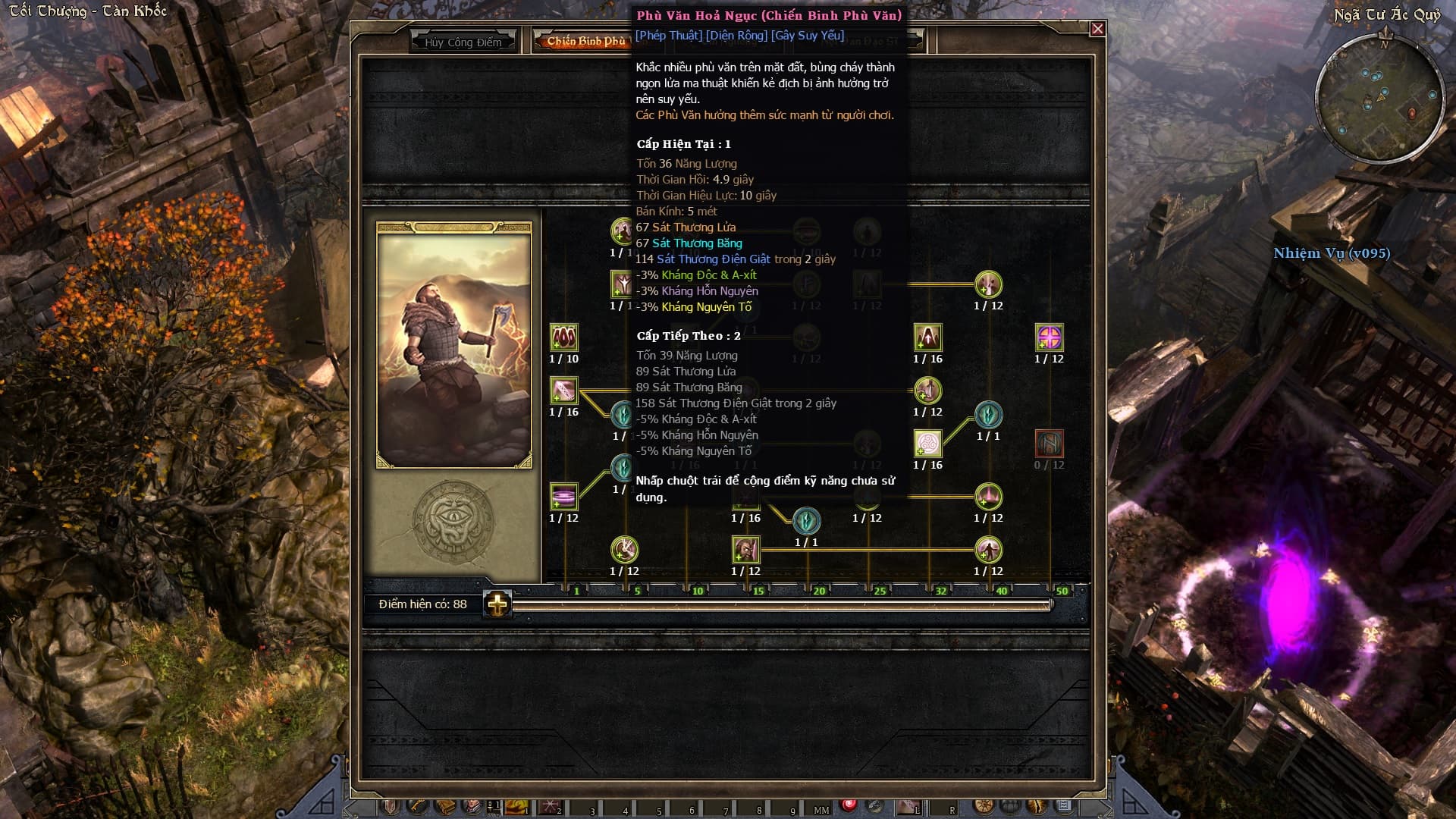The image size is (1456, 819).
Task: Upgrade the pink chain blade skill
Action: click(563, 391)
